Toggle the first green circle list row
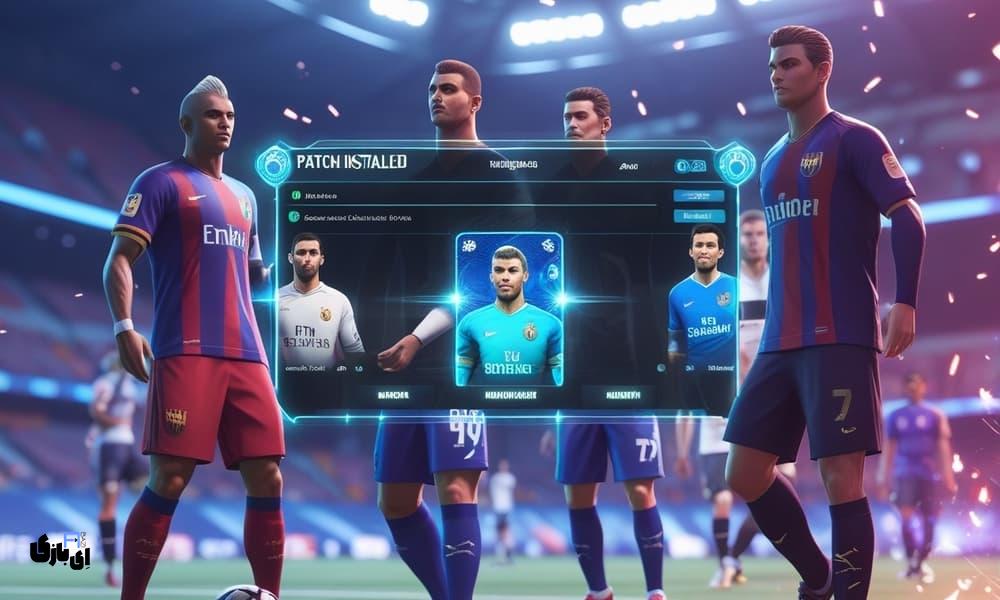The width and height of the screenshot is (1000, 600). (295, 196)
